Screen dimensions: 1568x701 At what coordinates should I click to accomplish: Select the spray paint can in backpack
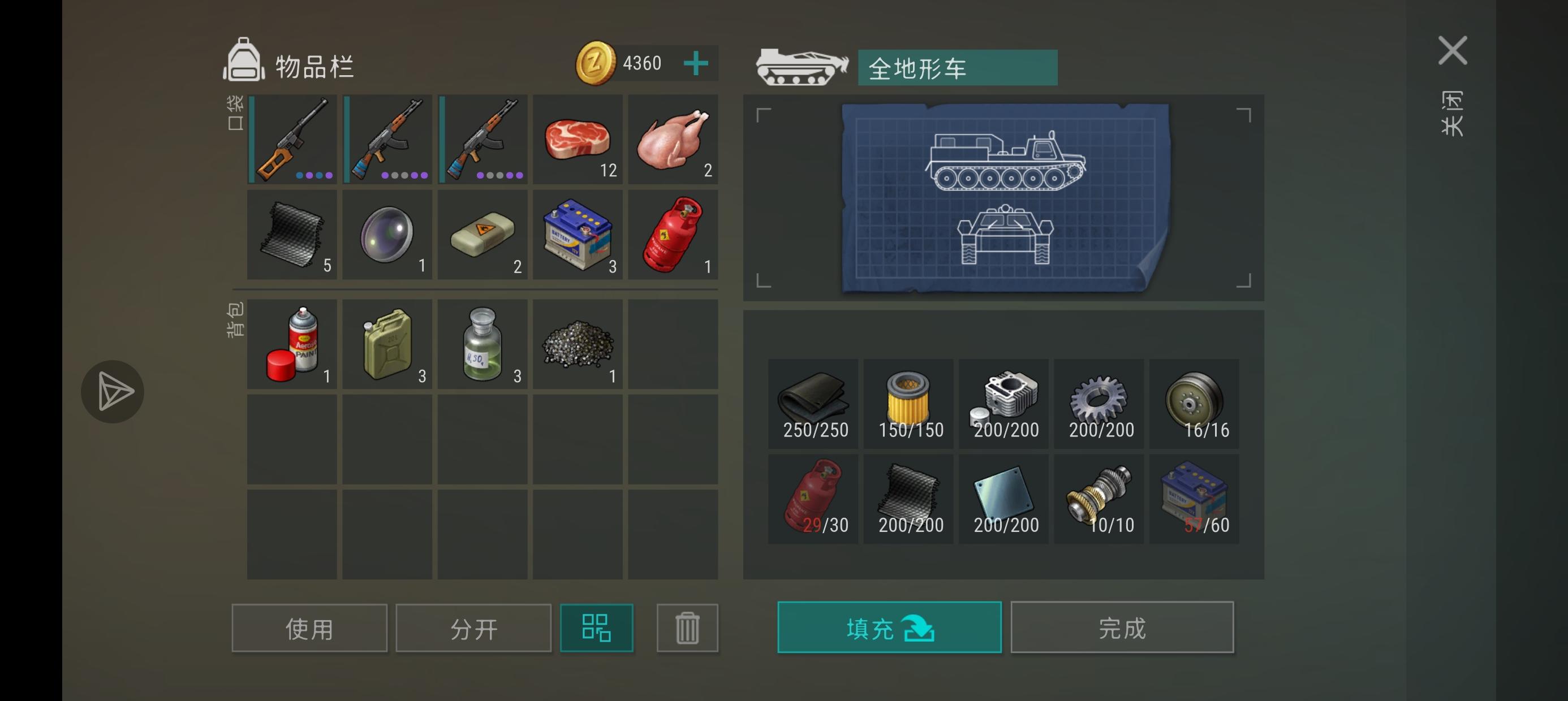click(293, 344)
